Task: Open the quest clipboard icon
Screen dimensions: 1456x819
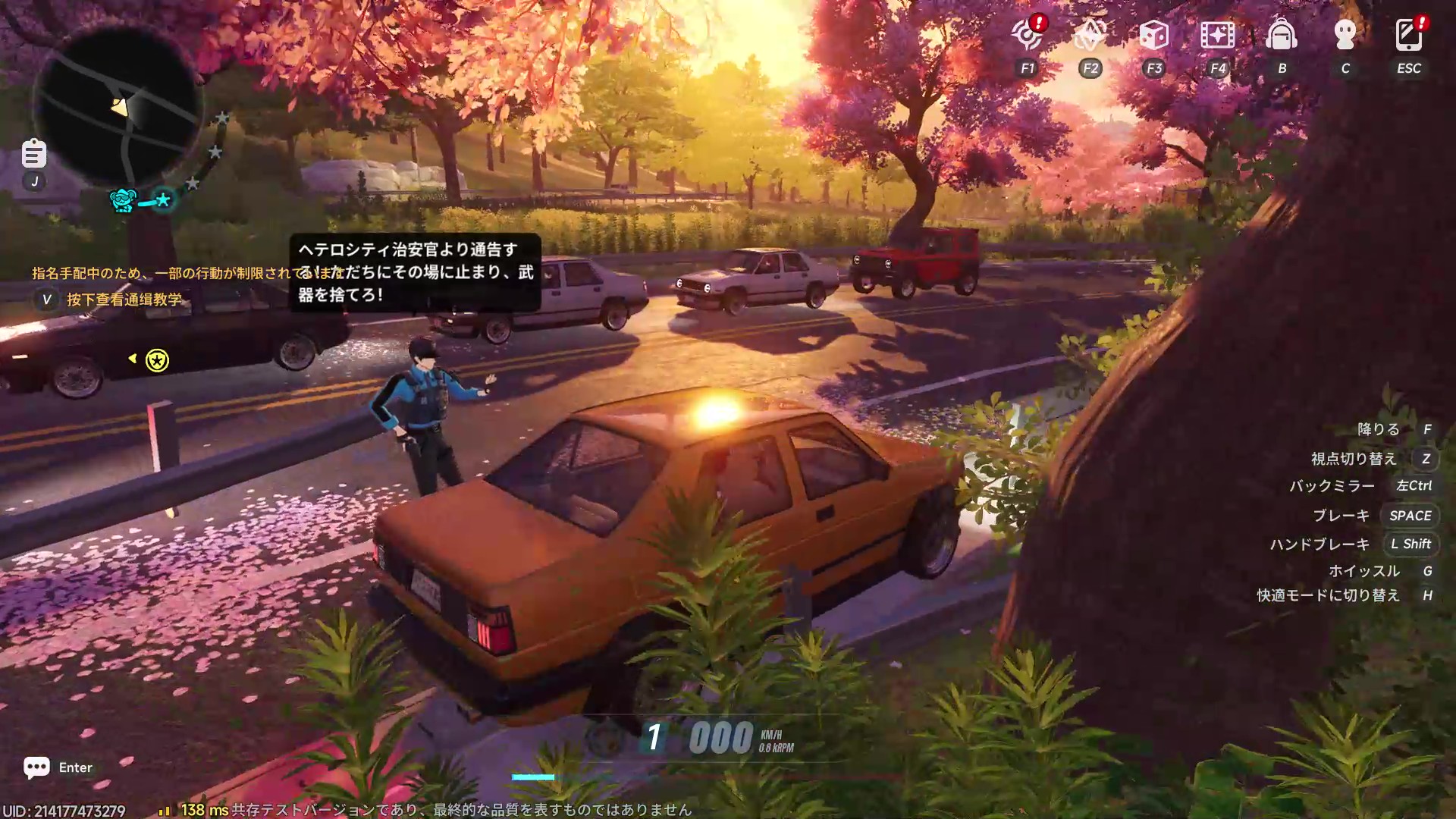Action: pyautogui.click(x=33, y=154)
